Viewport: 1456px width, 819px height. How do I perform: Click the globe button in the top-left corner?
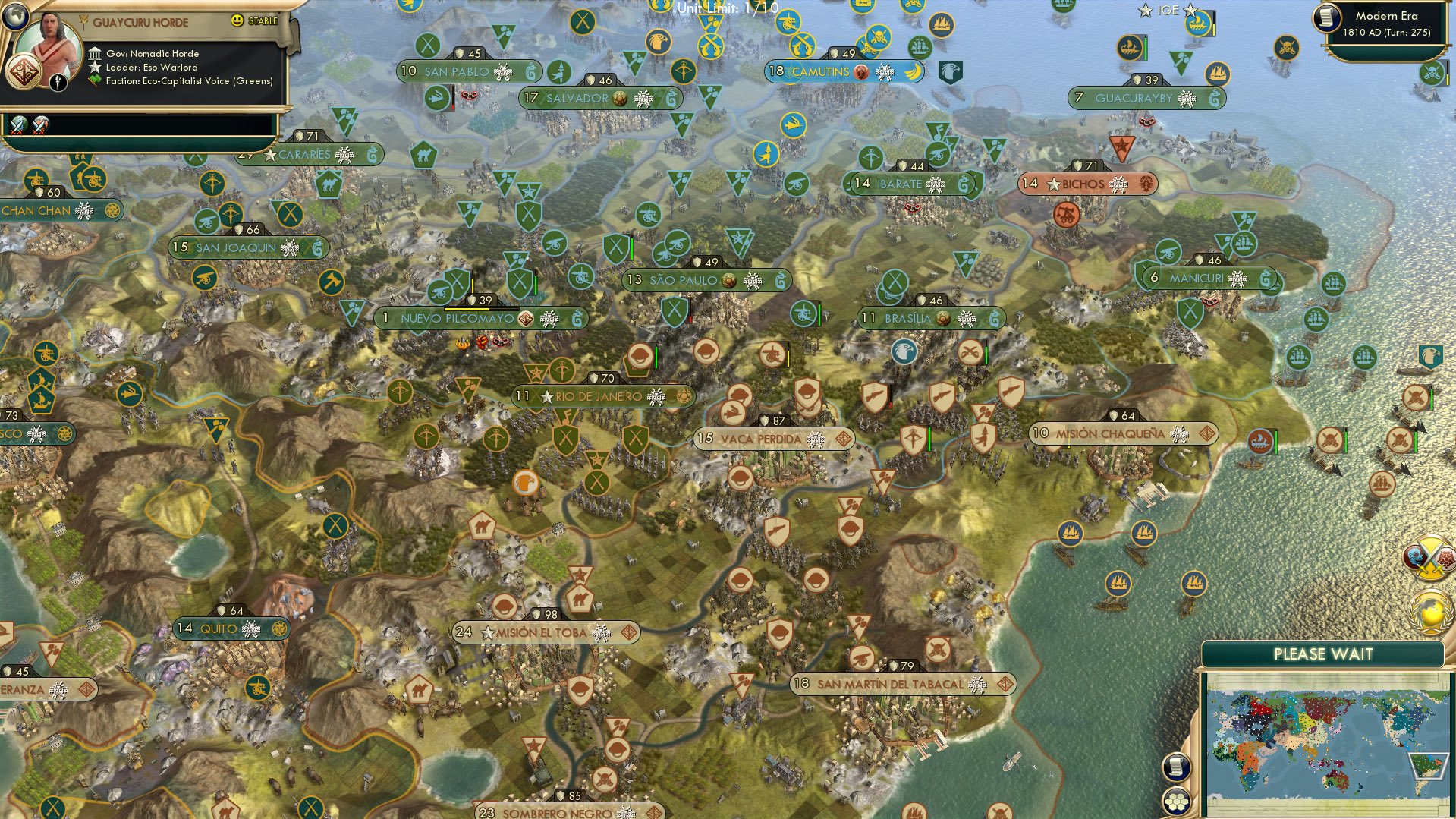point(17,17)
